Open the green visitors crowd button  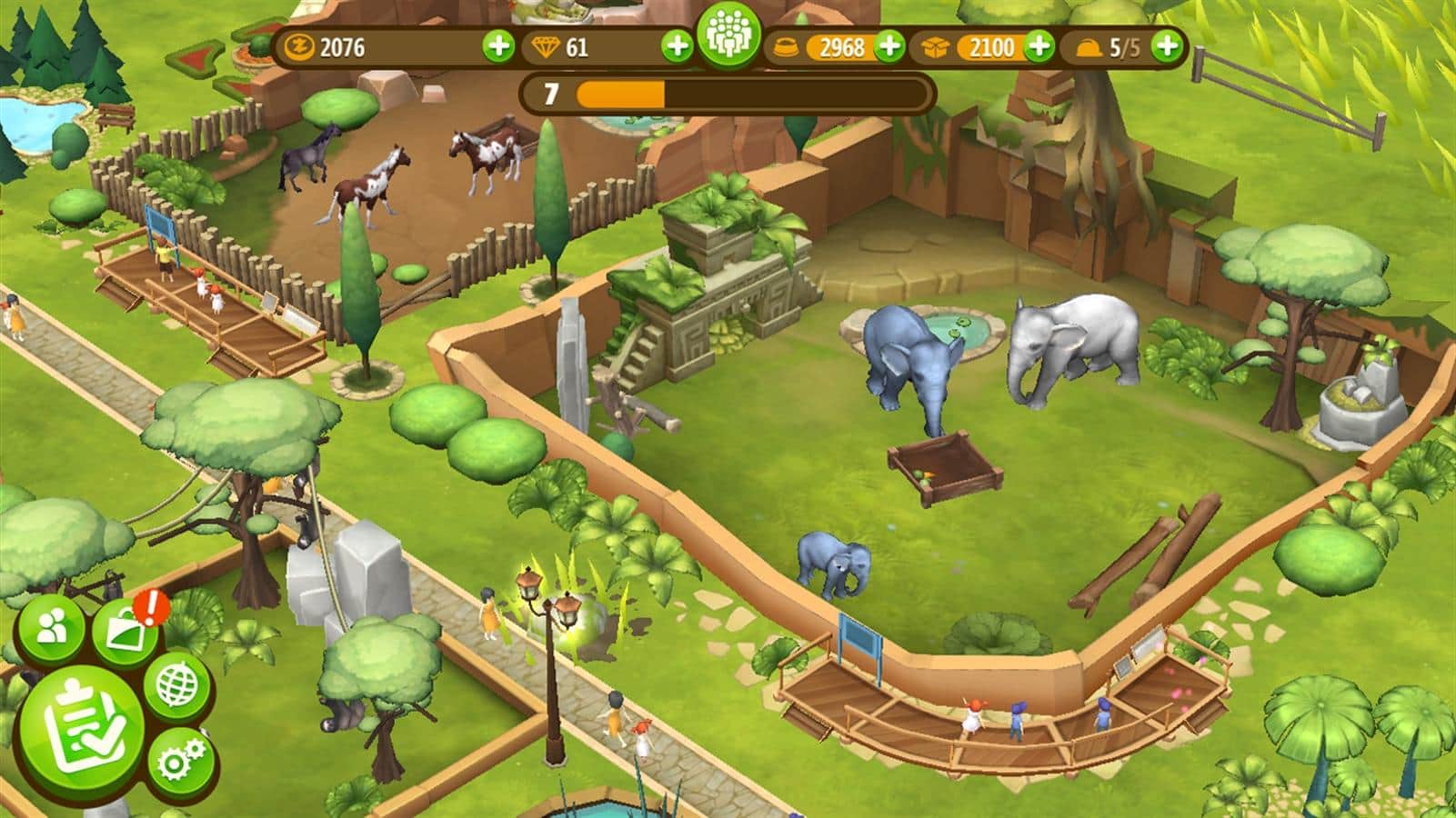[728, 38]
